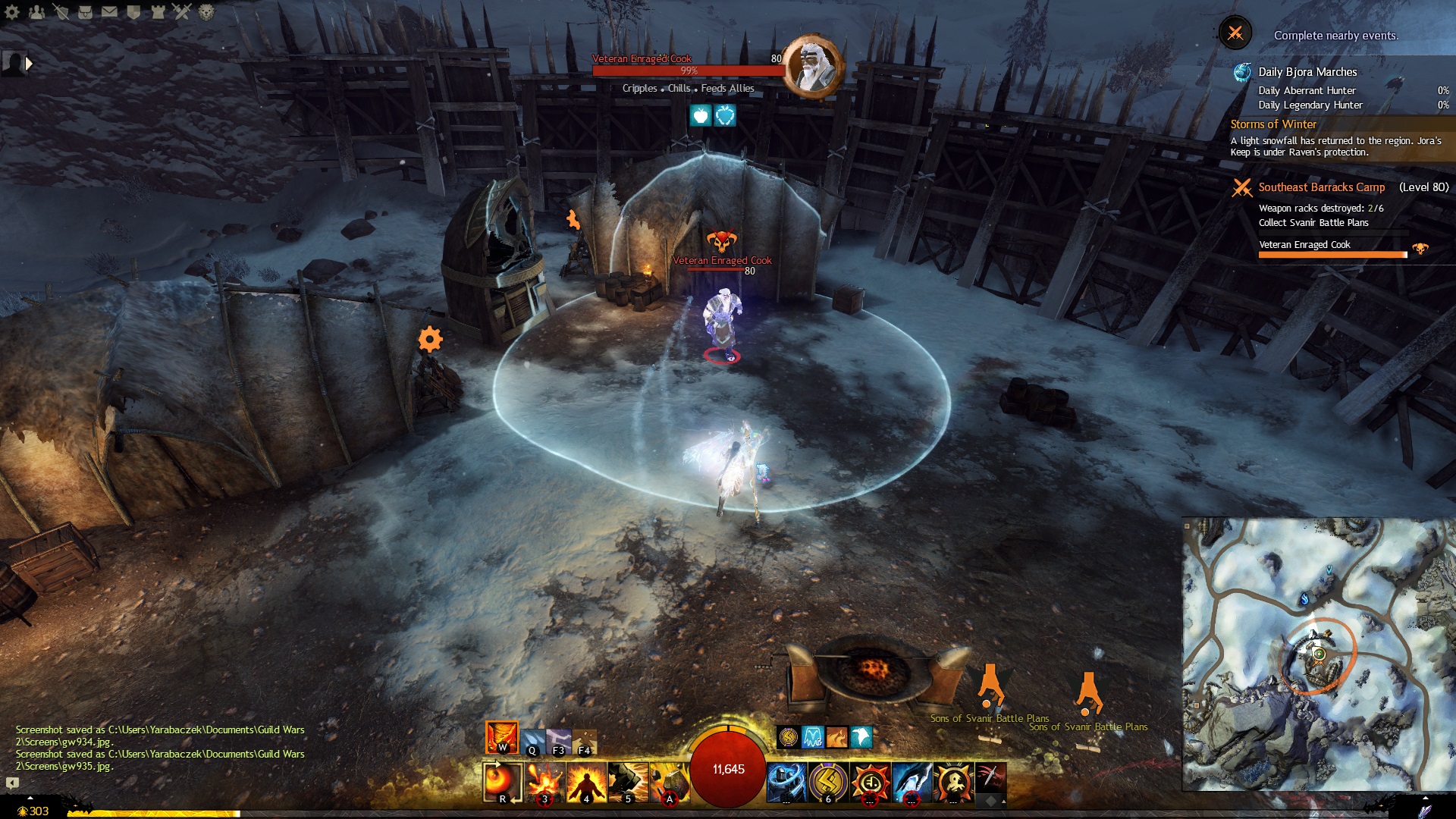This screenshot has height=819, width=1456.
Task: Open the inventory bag icon
Action: coord(86,11)
